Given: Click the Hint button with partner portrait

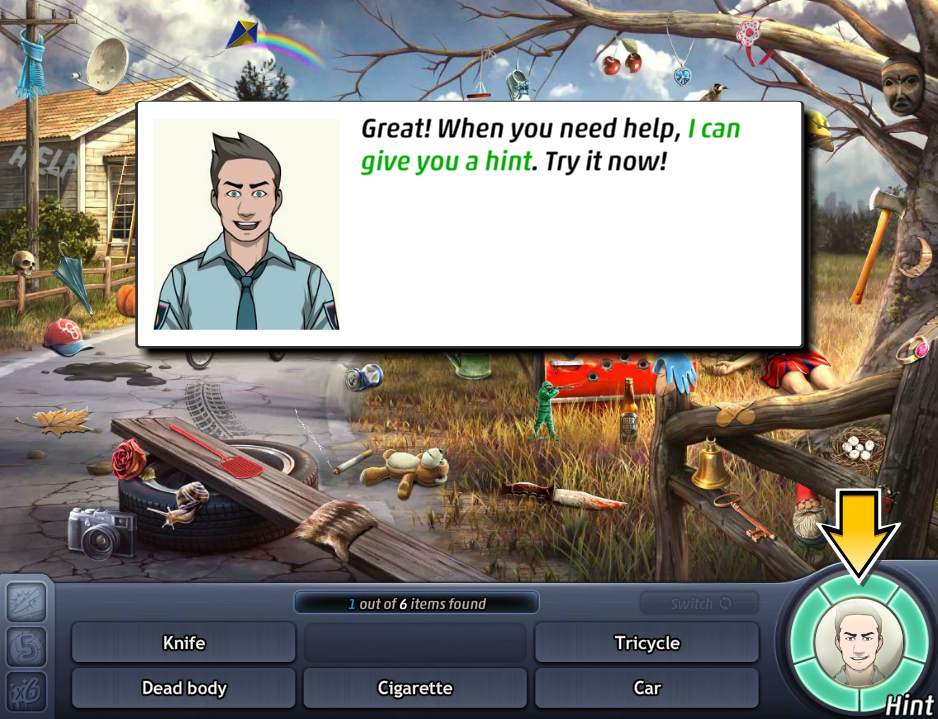Looking at the screenshot, I should [x=858, y=642].
